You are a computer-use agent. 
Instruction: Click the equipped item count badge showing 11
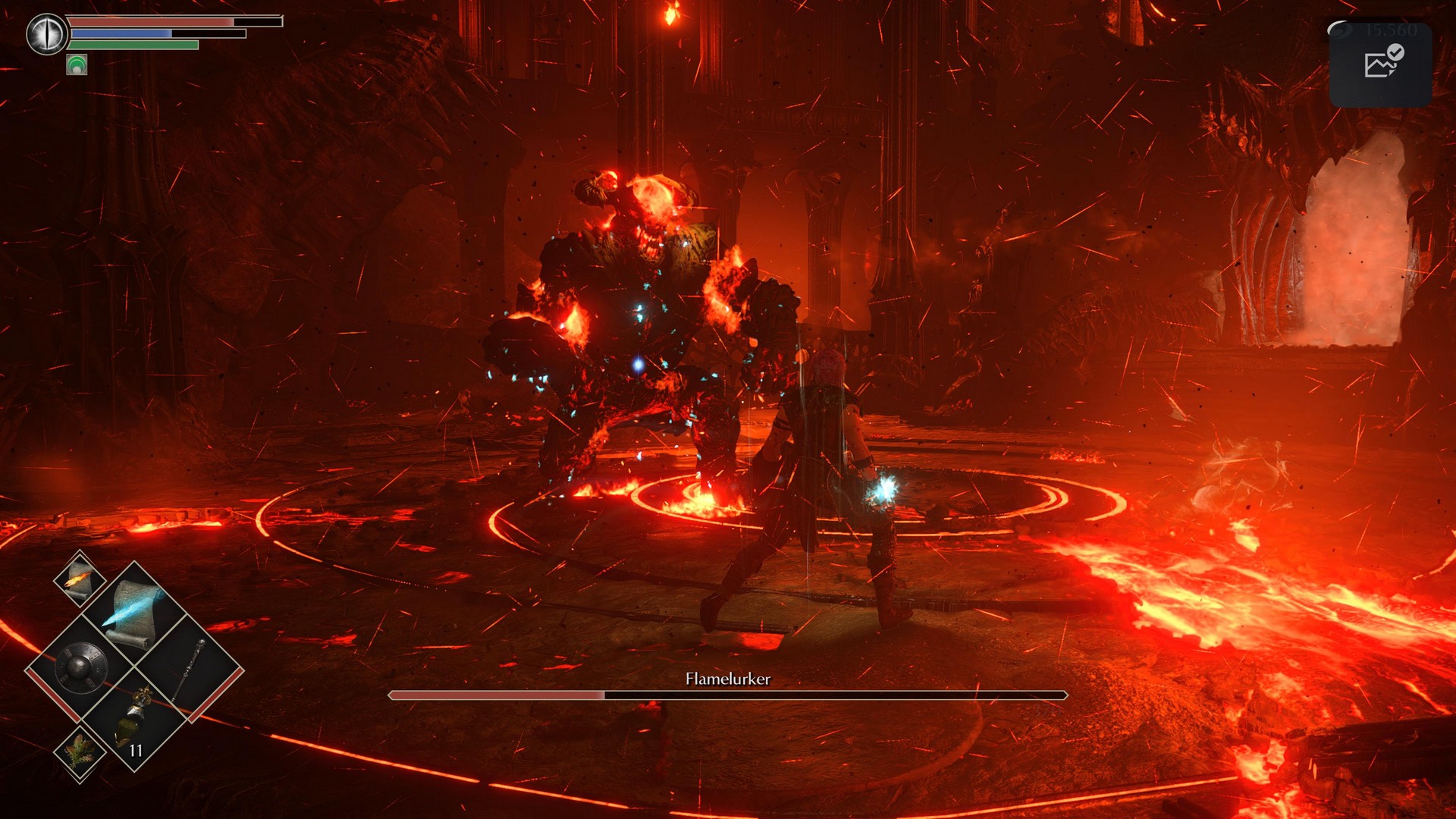pyautogui.click(x=136, y=748)
